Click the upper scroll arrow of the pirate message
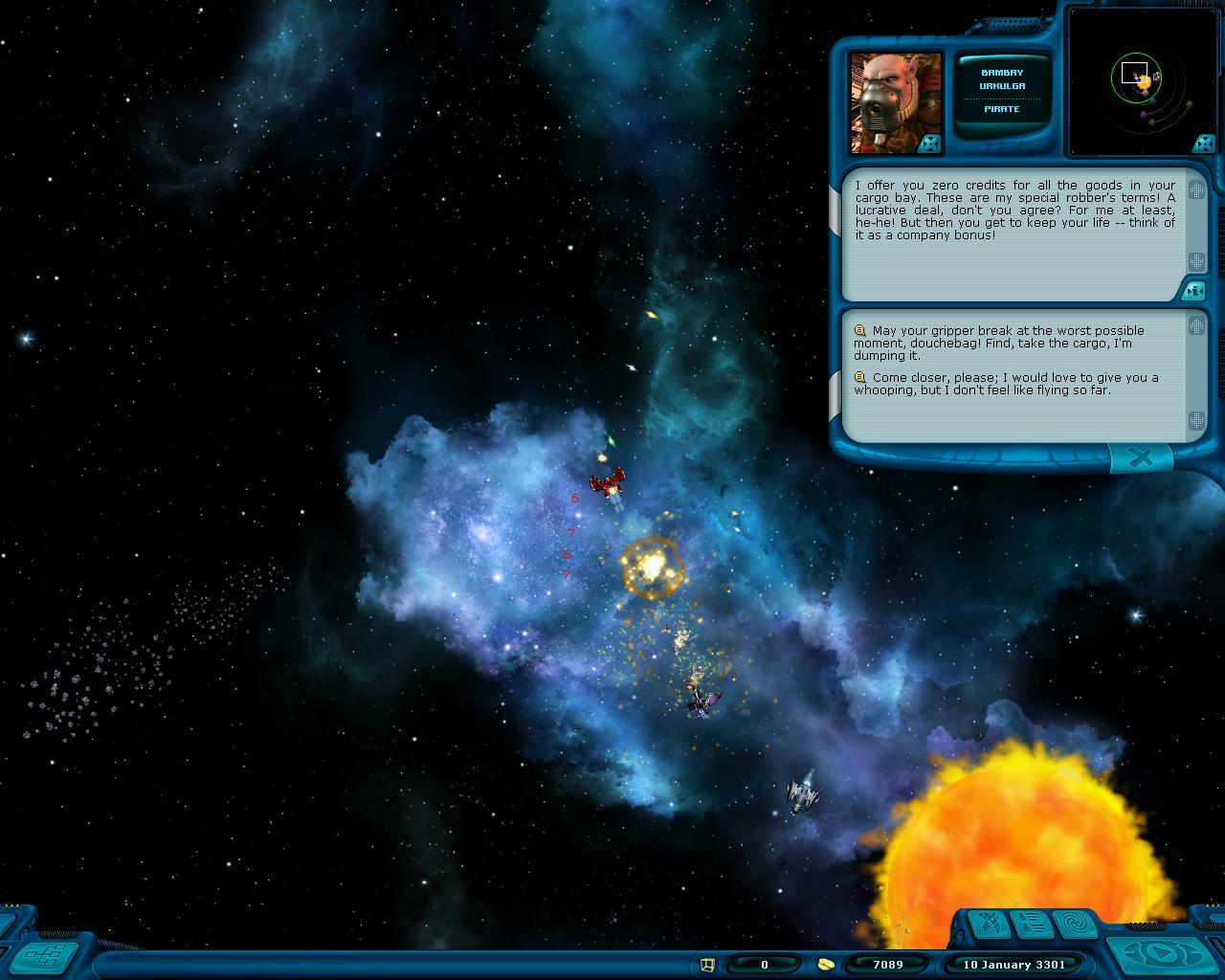Screen dimensions: 1225x980 pos(1196,190)
